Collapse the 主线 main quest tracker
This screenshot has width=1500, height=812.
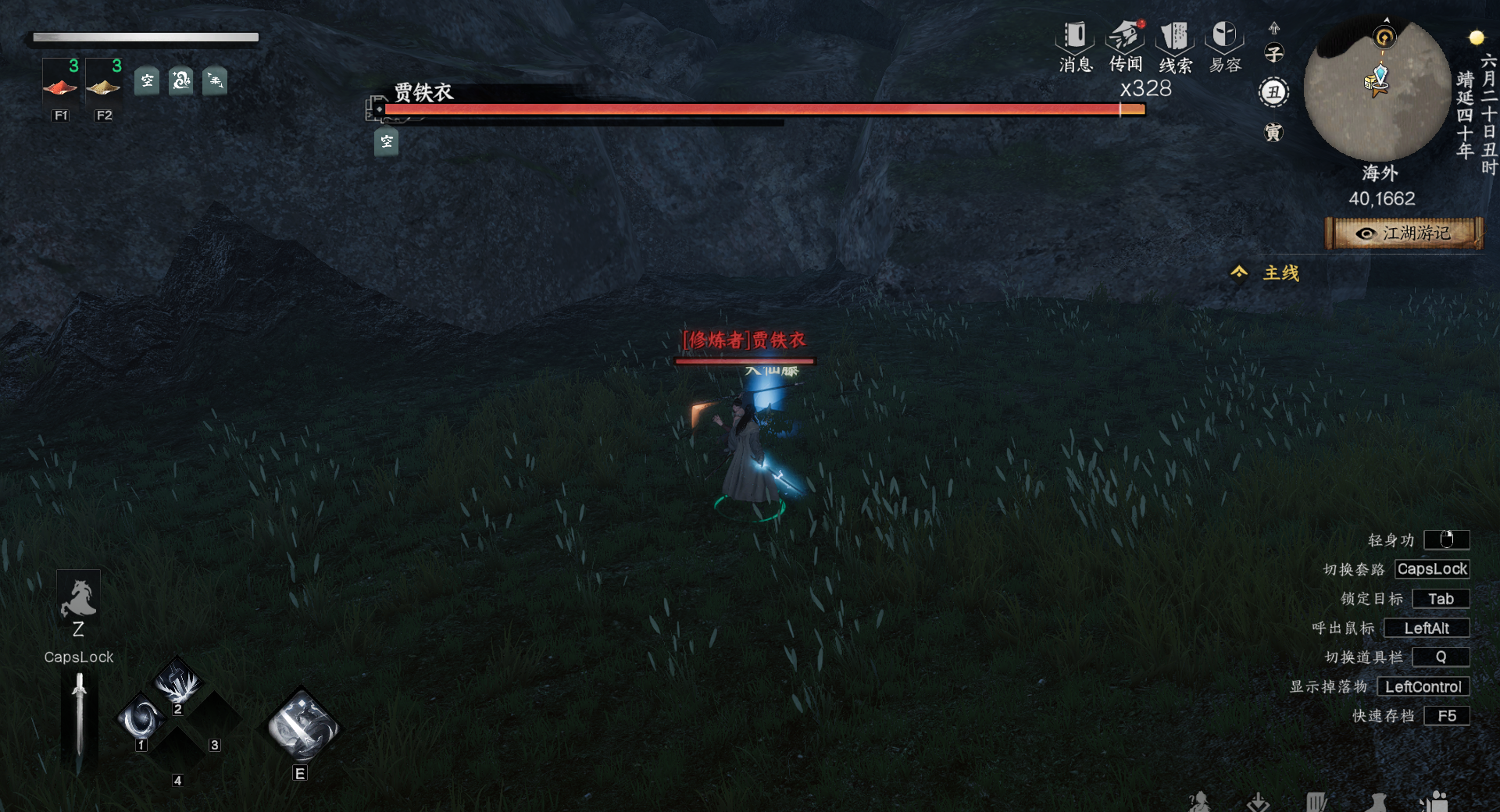tap(1239, 272)
